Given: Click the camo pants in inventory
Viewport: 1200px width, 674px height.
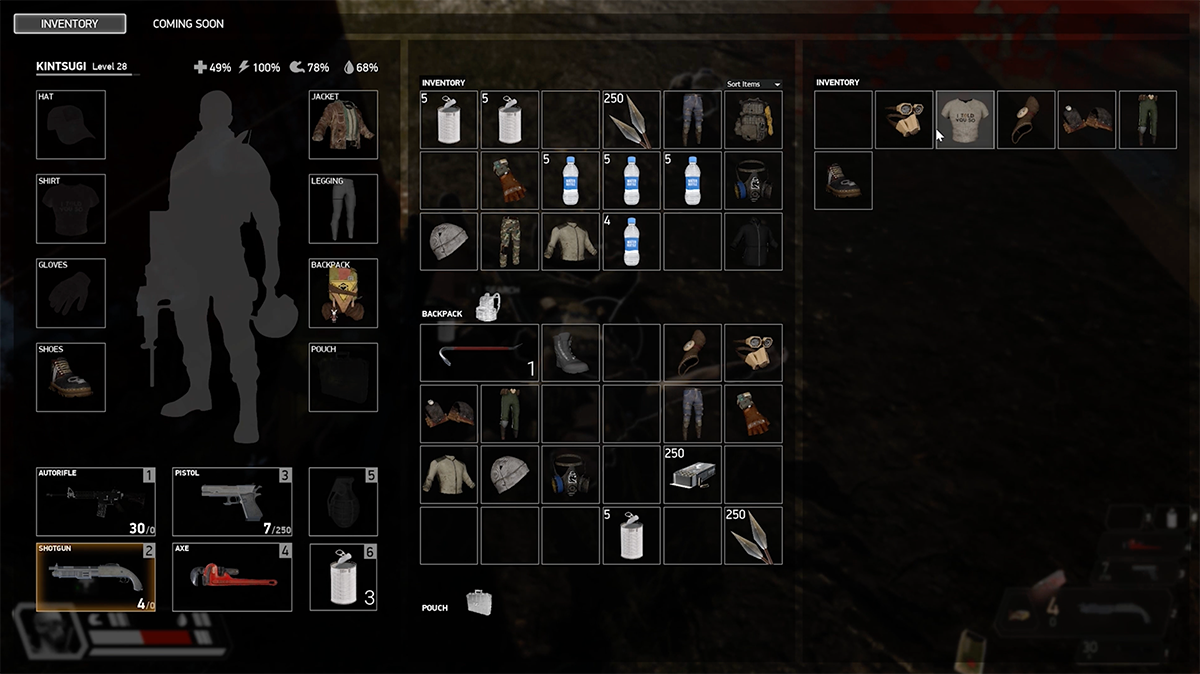Looking at the screenshot, I should click(509, 241).
